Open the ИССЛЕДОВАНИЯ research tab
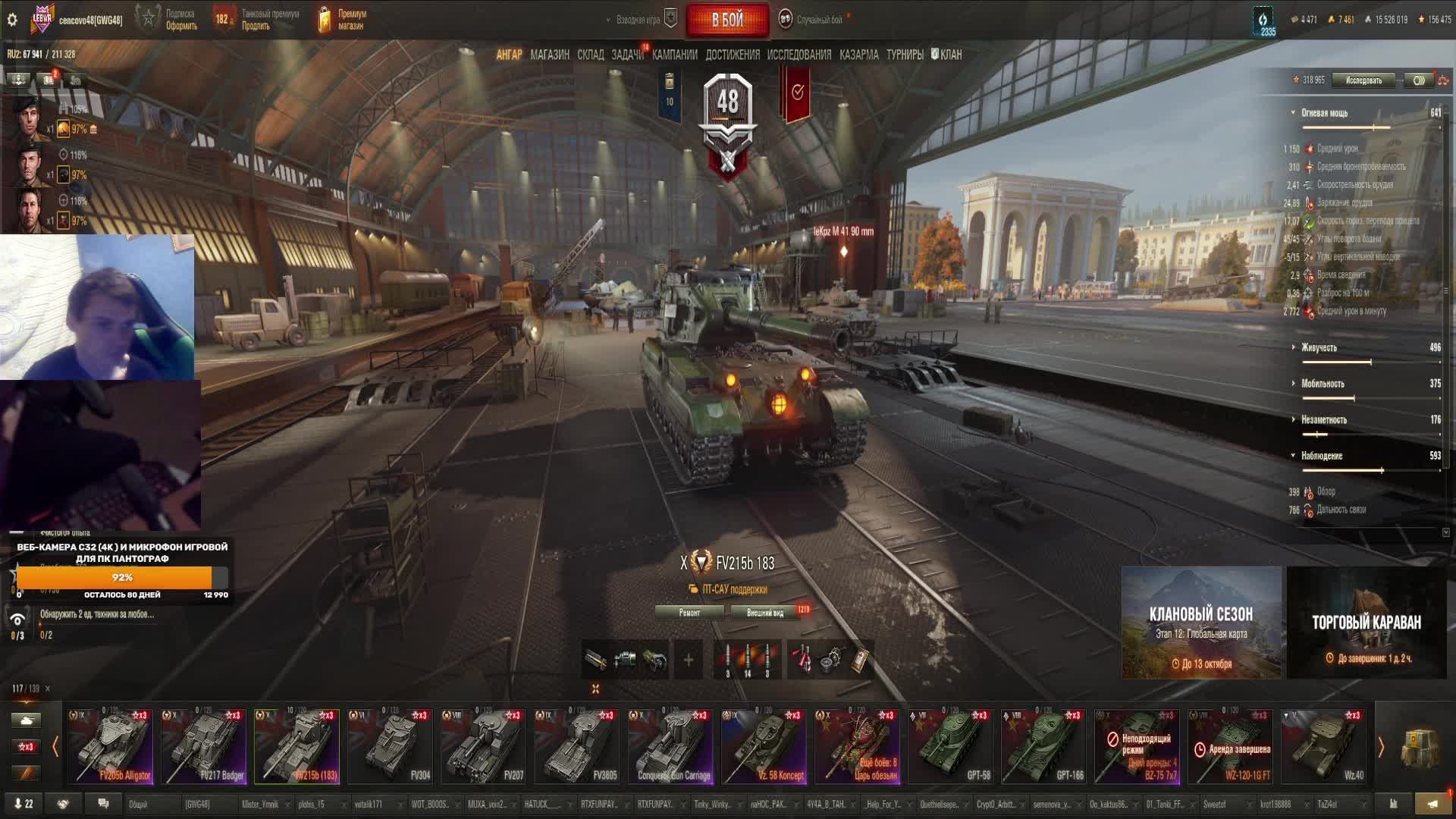Image resolution: width=1456 pixels, height=819 pixels. point(799,55)
